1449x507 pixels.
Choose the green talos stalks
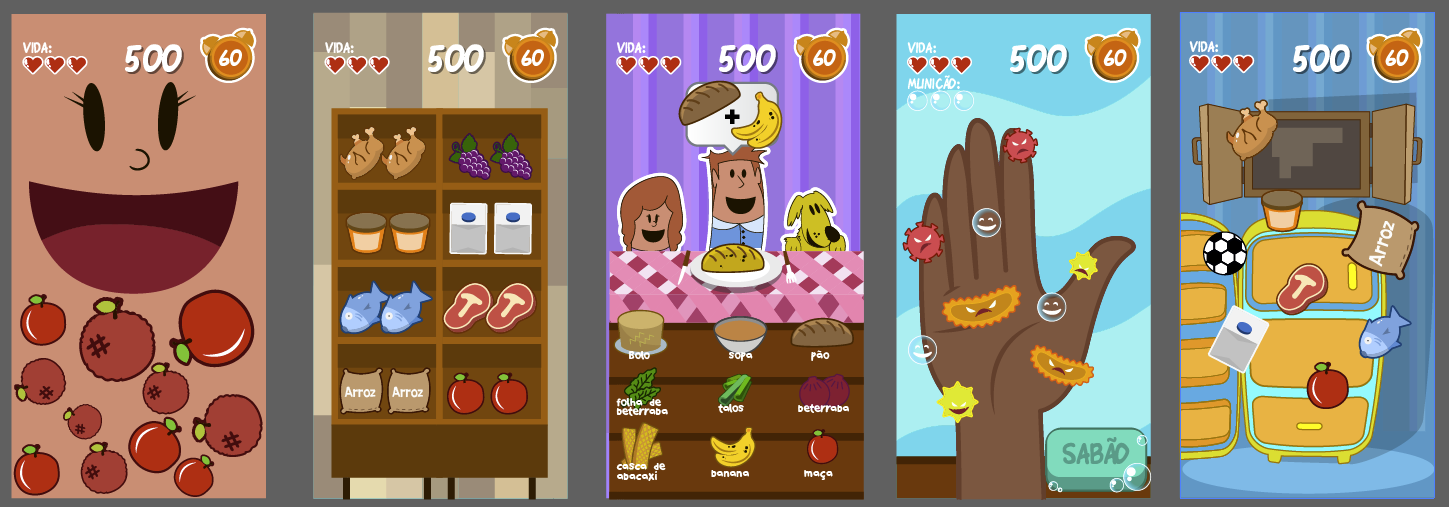(734, 388)
